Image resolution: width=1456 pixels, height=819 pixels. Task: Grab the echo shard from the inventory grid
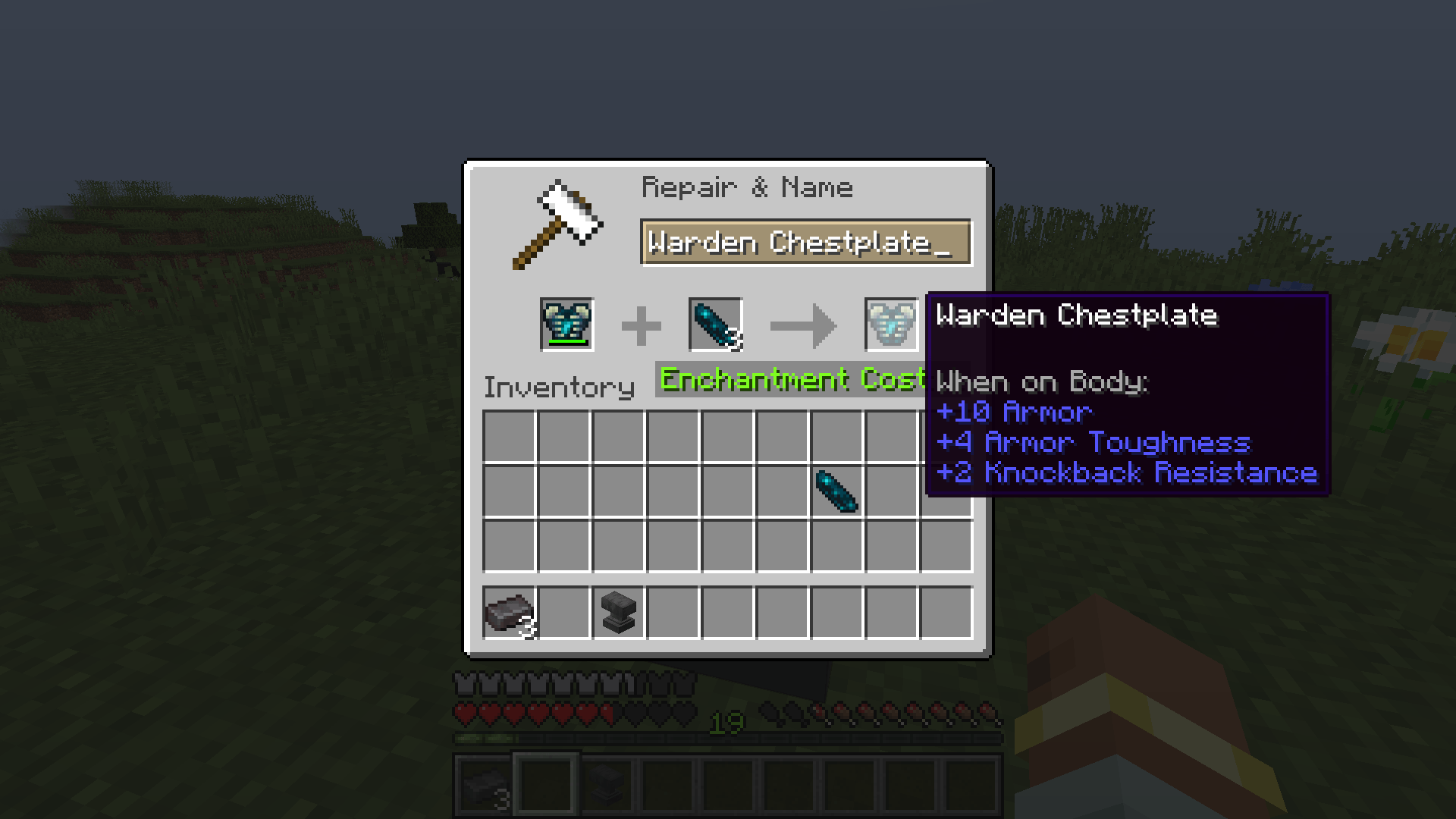pyautogui.click(x=839, y=493)
